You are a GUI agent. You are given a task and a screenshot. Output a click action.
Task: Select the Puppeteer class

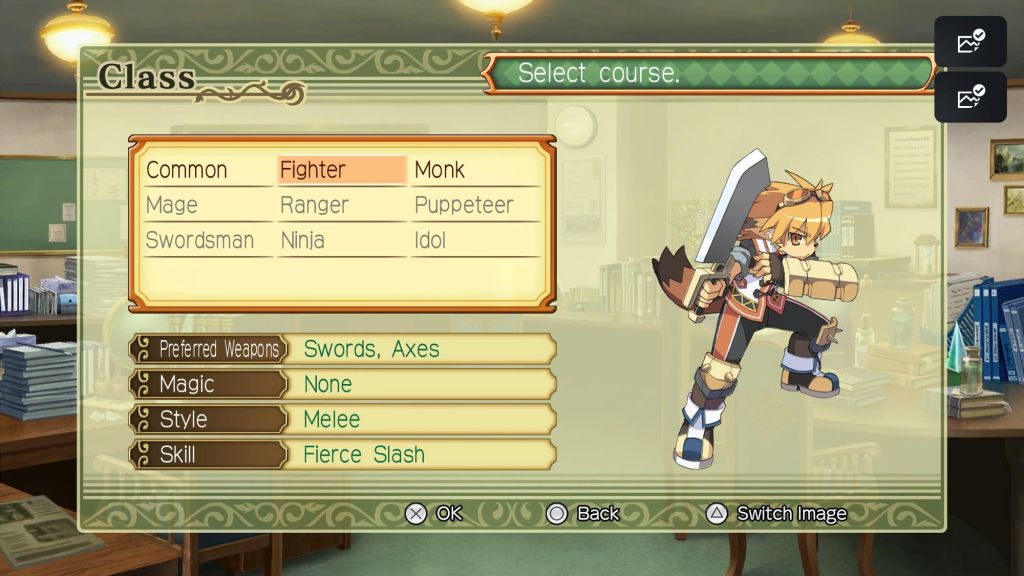(463, 205)
